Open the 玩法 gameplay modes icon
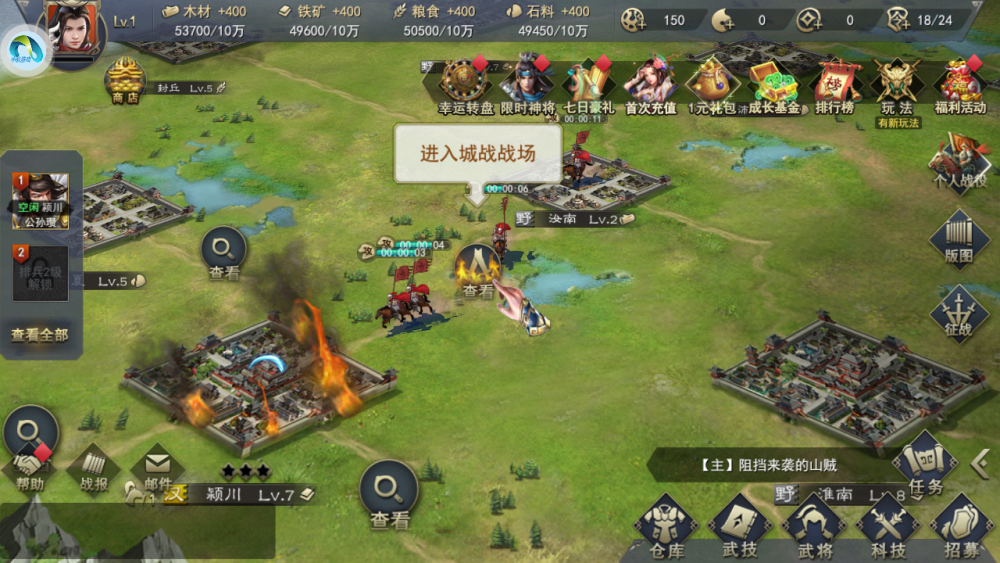This screenshot has height=563, width=1000. coord(896,84)
